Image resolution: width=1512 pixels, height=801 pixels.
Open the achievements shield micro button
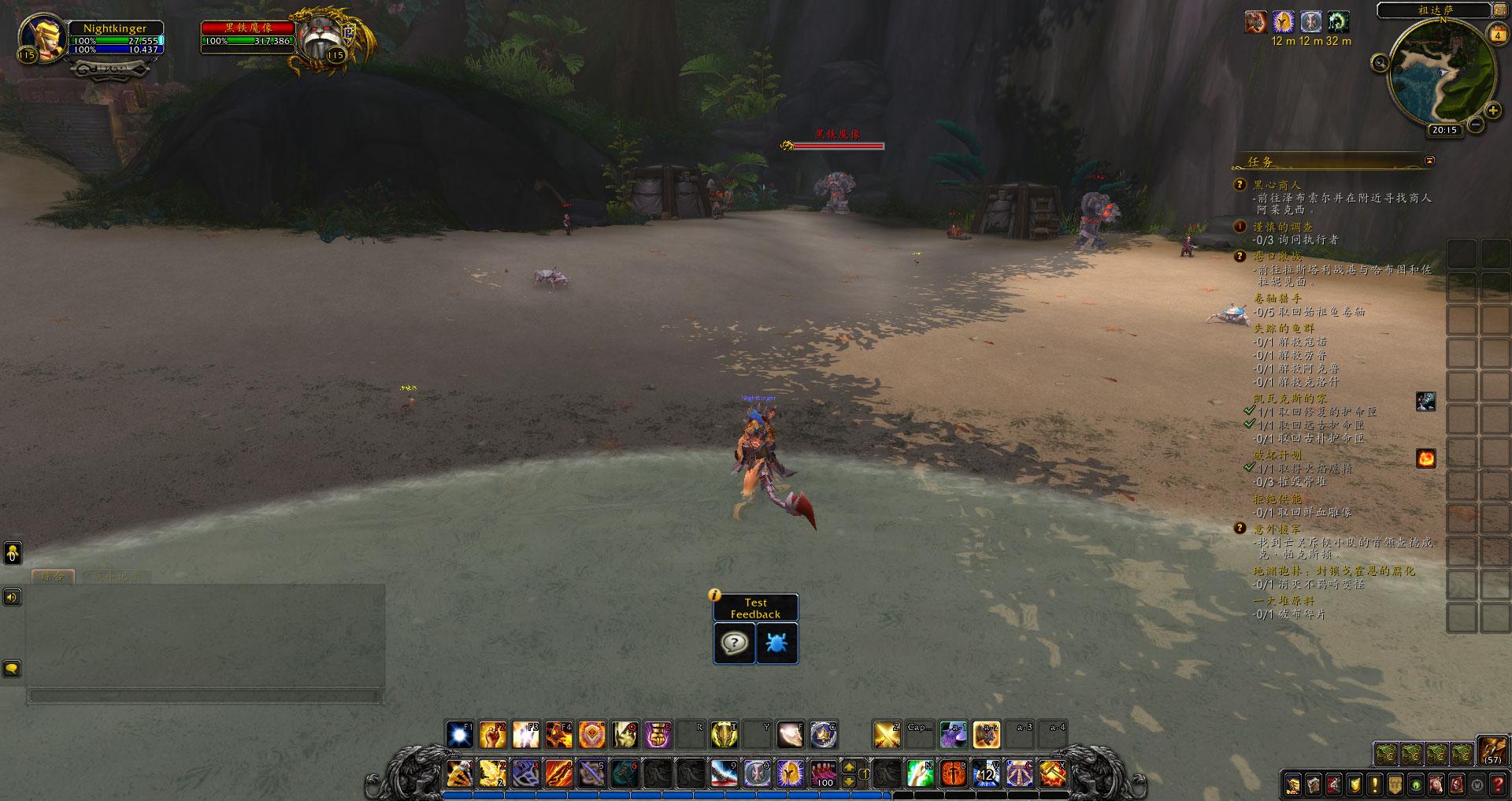tap(1354, 784)
